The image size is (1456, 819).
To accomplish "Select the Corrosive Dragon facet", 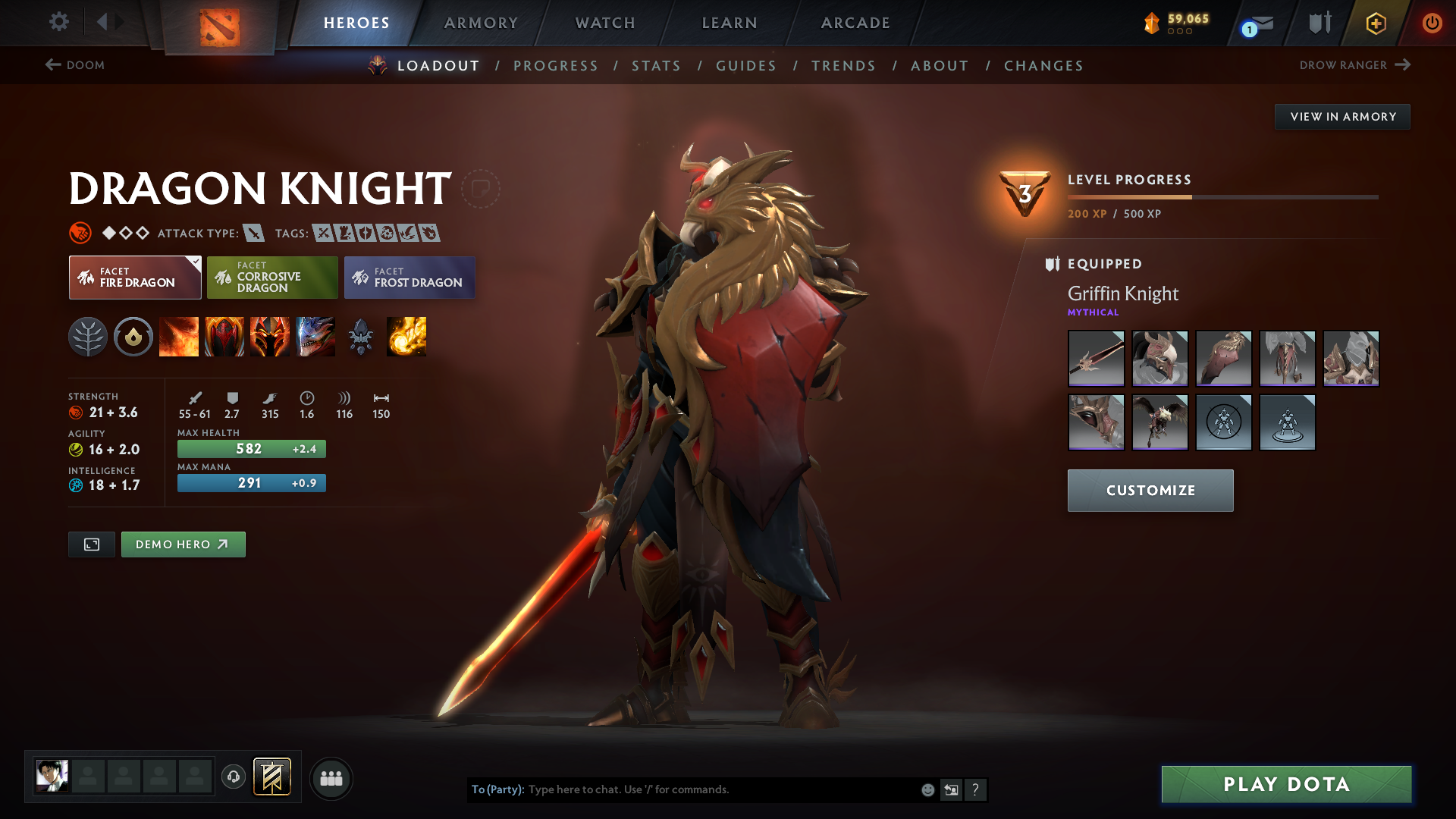I will click(272, 278).
